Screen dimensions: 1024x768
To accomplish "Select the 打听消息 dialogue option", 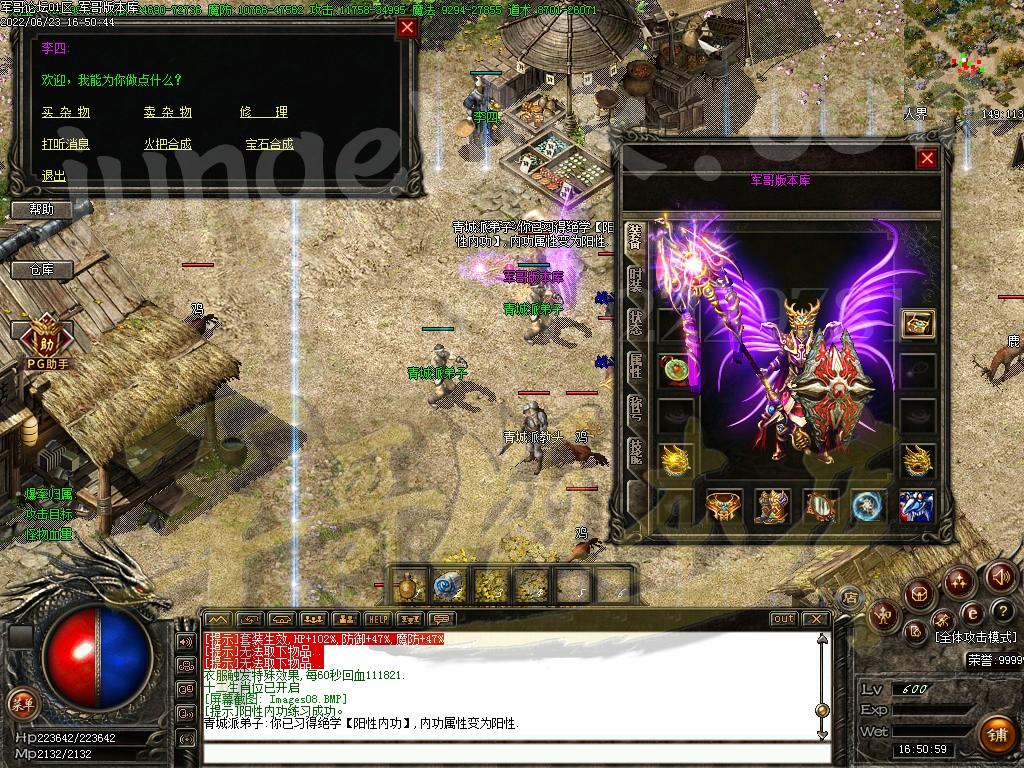I will point(66,144).
